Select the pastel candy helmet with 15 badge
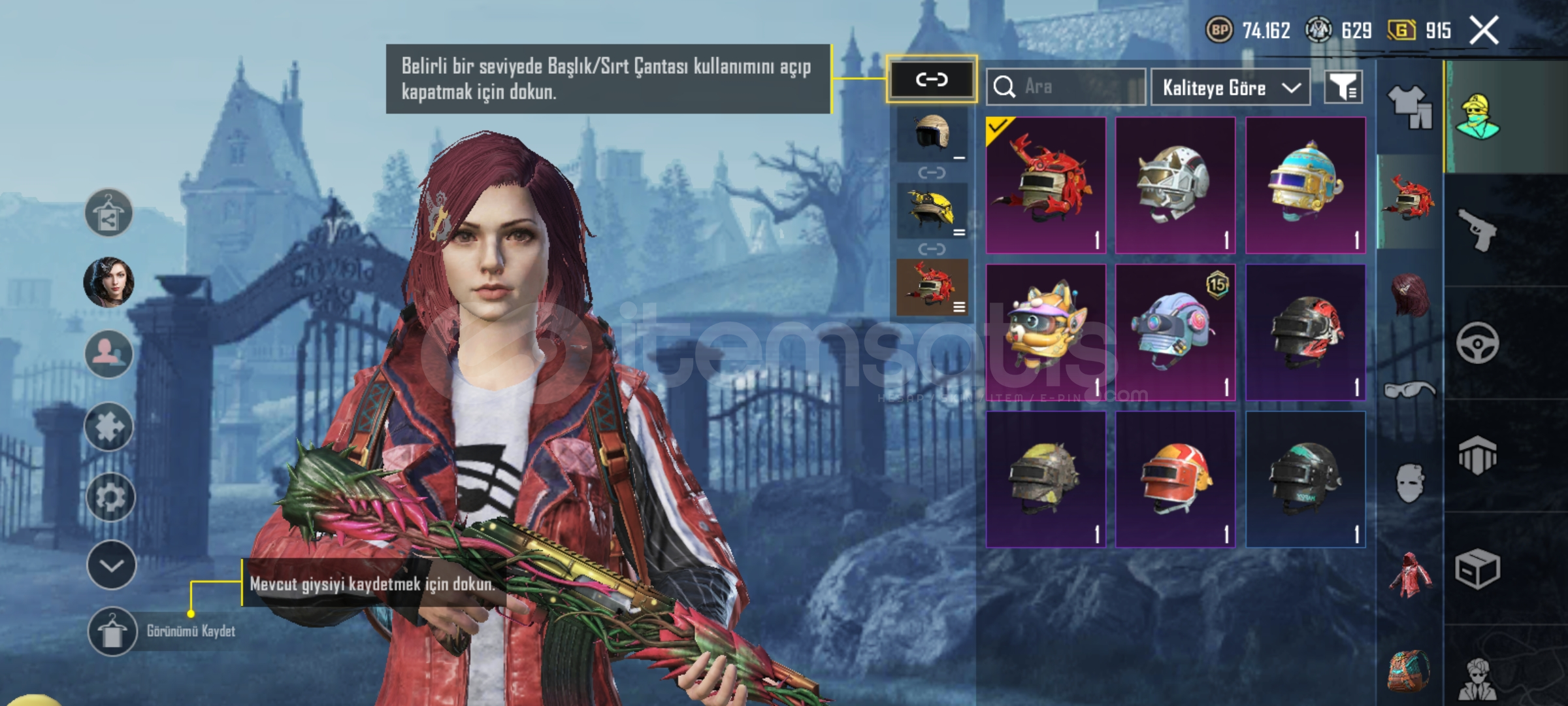The height and width of the screenshot is (706, 1568). [x=1175, y=332]
